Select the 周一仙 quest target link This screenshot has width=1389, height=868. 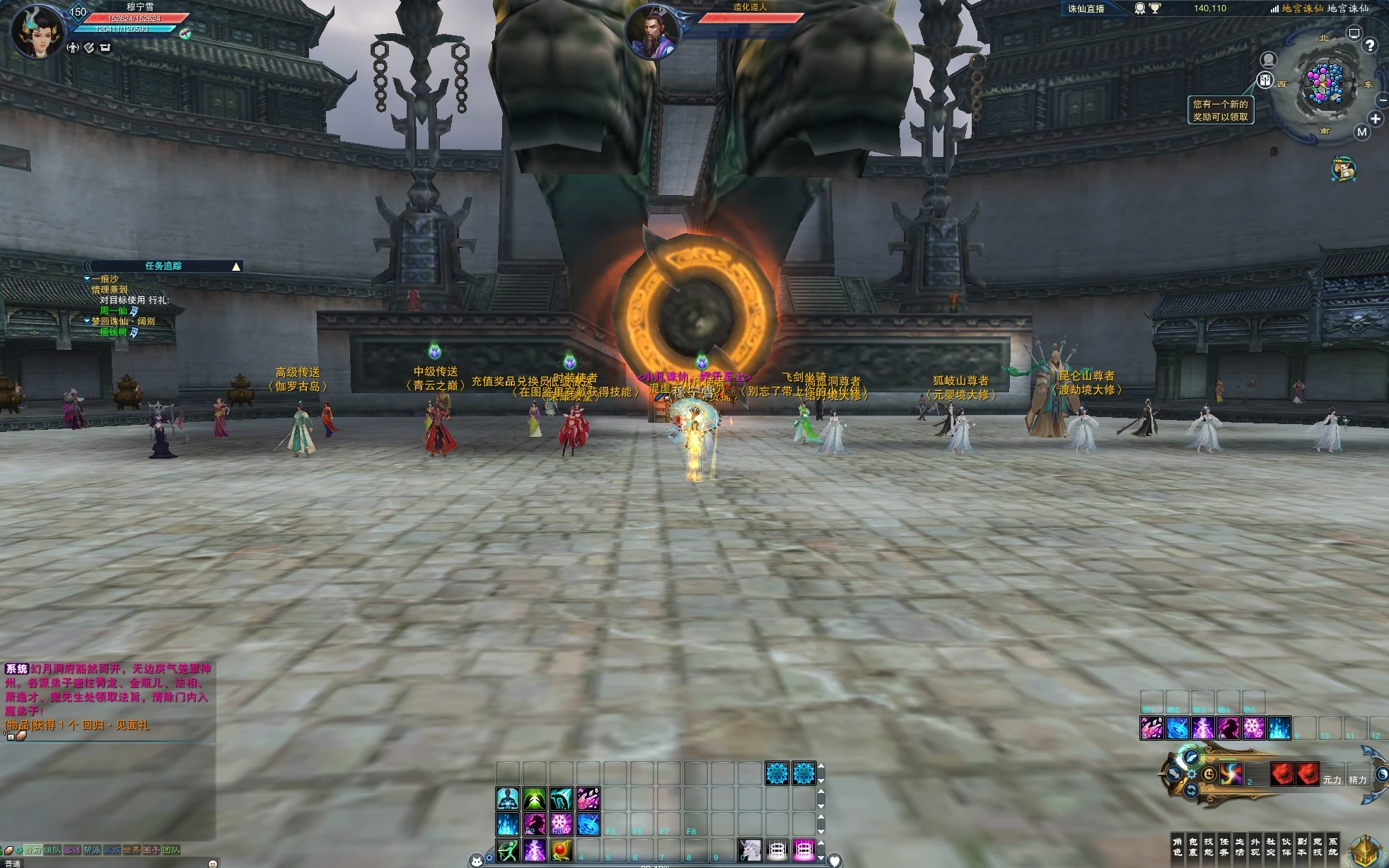pyautogui.click(x=113, y=310)
